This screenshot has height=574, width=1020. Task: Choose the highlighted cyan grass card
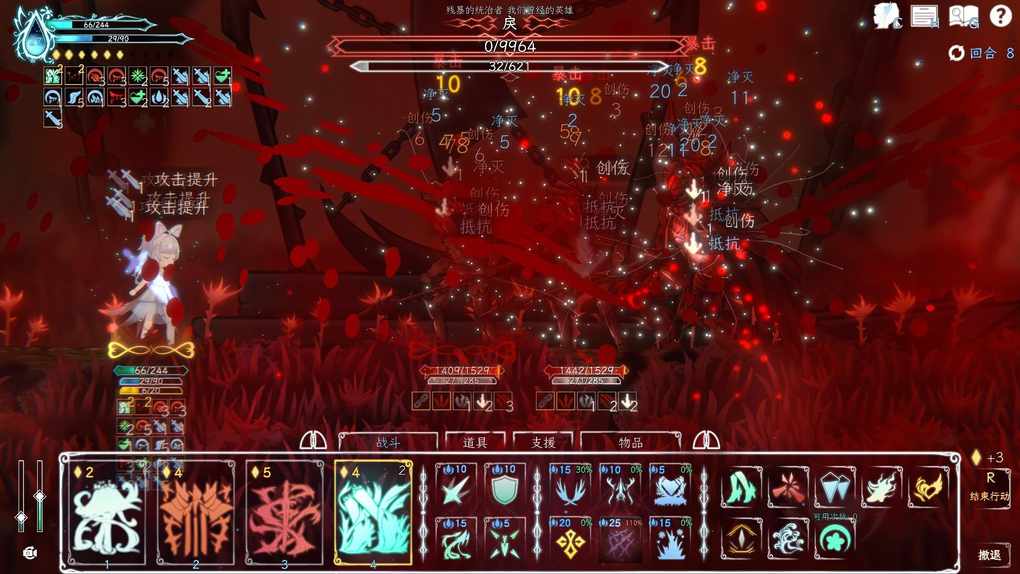point(373,512)
